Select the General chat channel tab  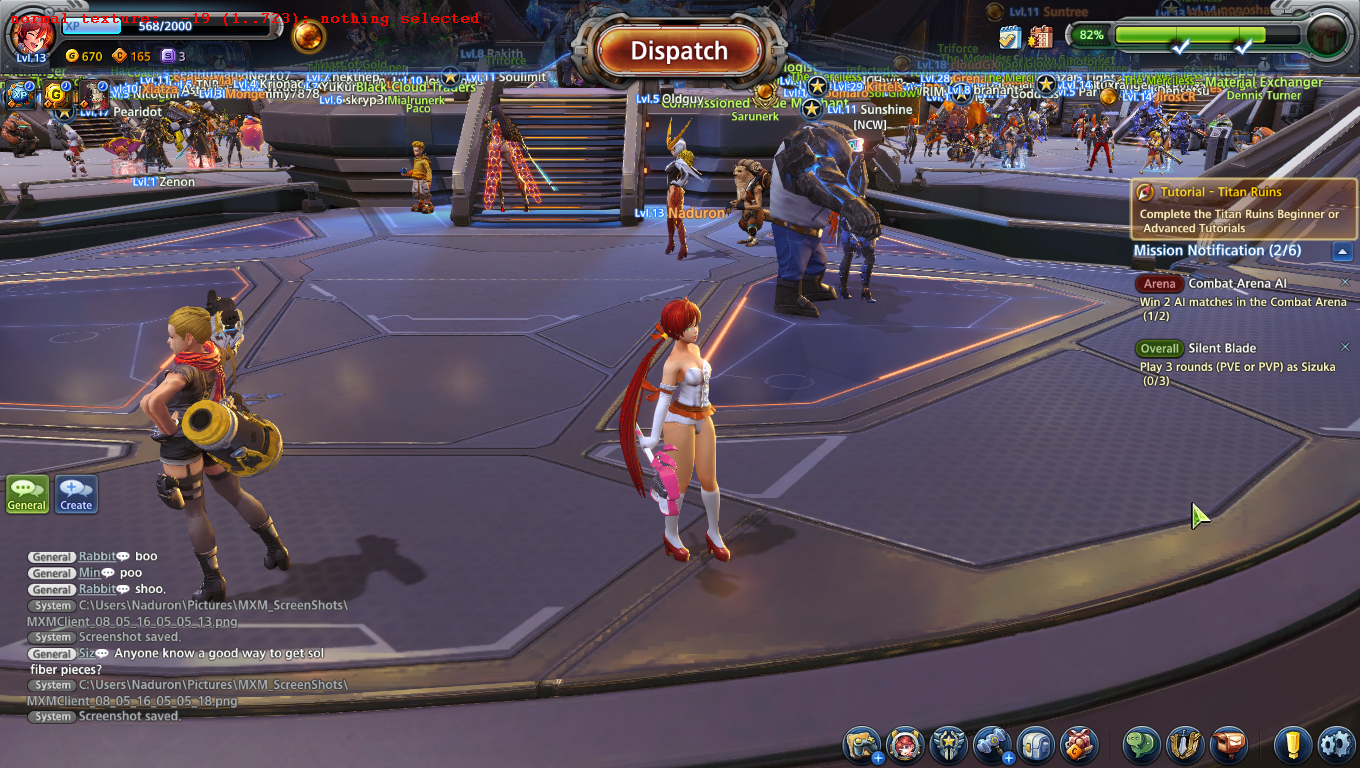27,493
